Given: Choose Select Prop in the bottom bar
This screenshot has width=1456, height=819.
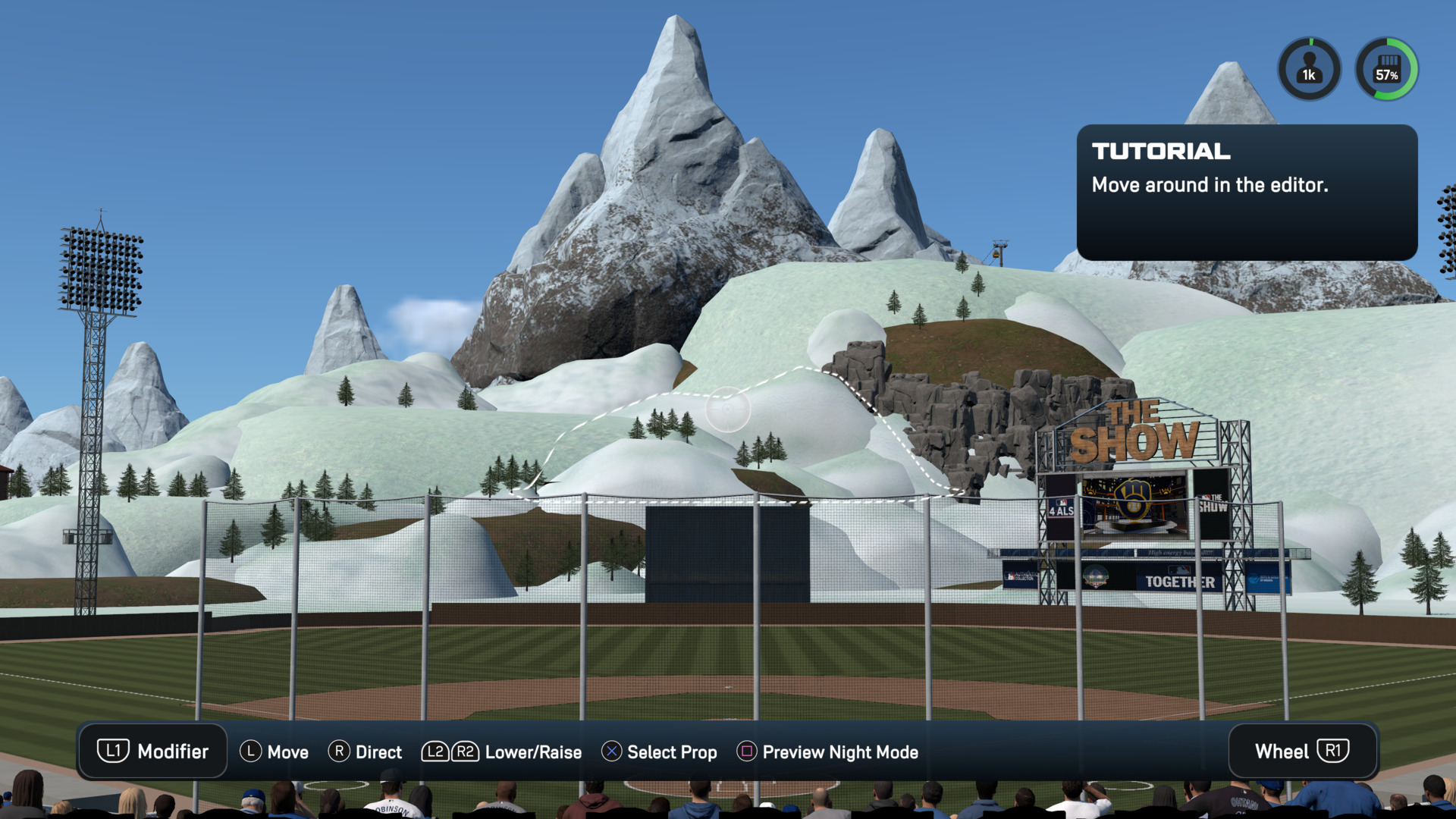Looking at the screenshot, I should click(x=659, y=752).
